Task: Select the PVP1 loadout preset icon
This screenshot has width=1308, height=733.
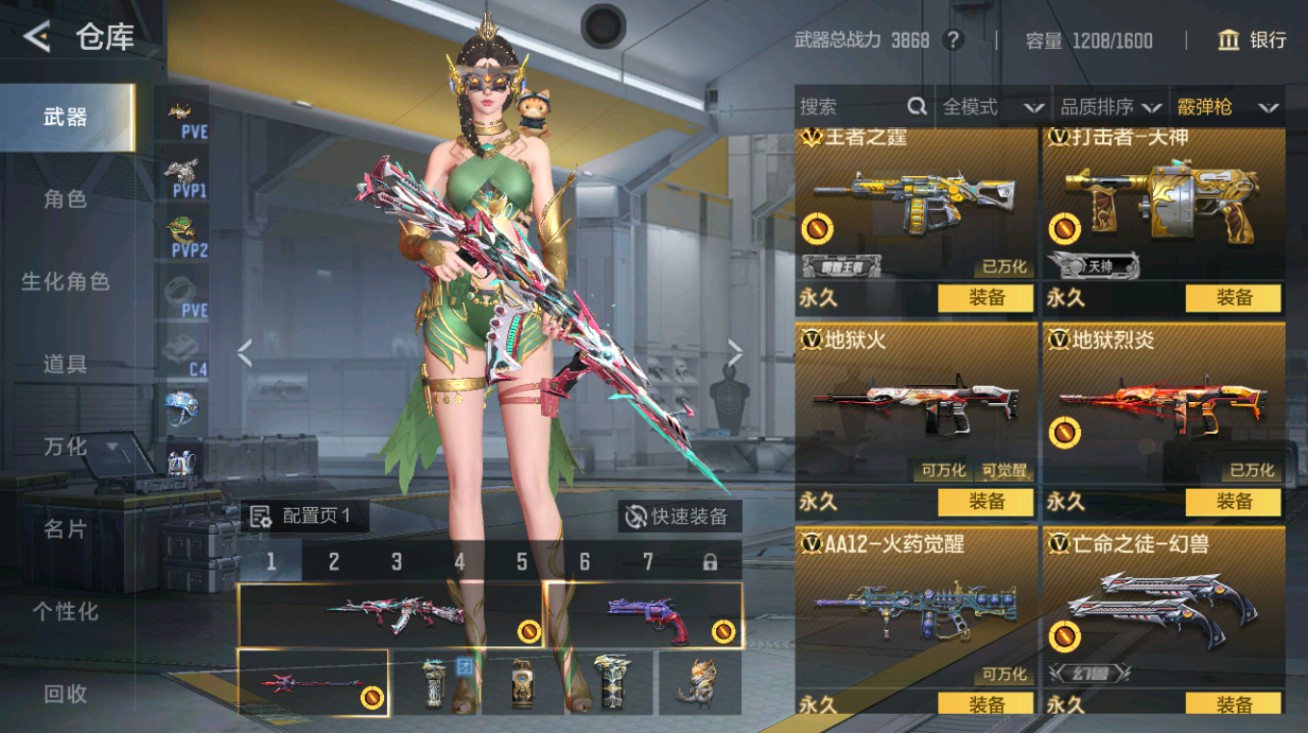Action: click(x=187, y=178)
